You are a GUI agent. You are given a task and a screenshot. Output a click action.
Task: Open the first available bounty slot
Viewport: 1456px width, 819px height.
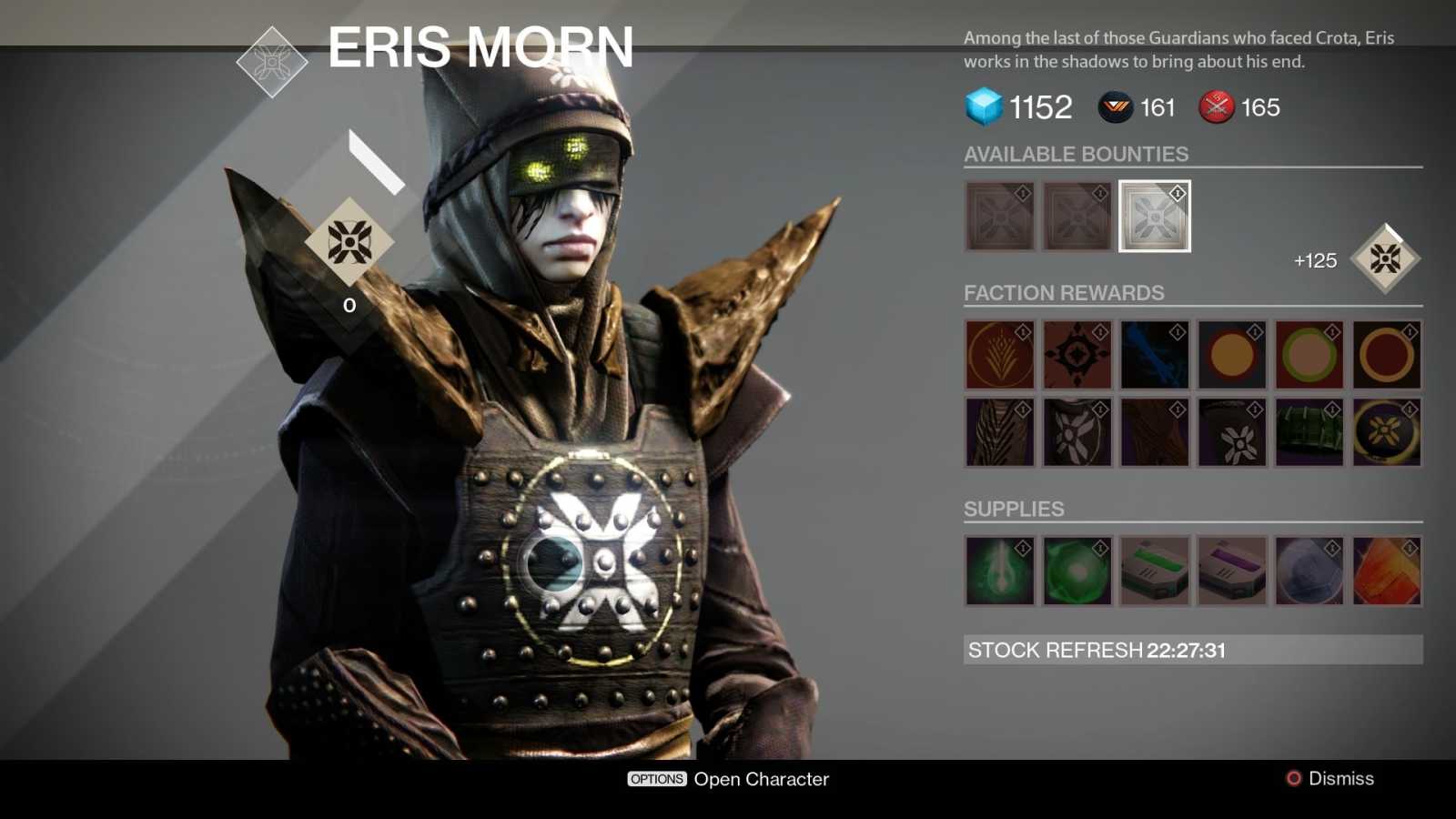click(x=998, y=217)
